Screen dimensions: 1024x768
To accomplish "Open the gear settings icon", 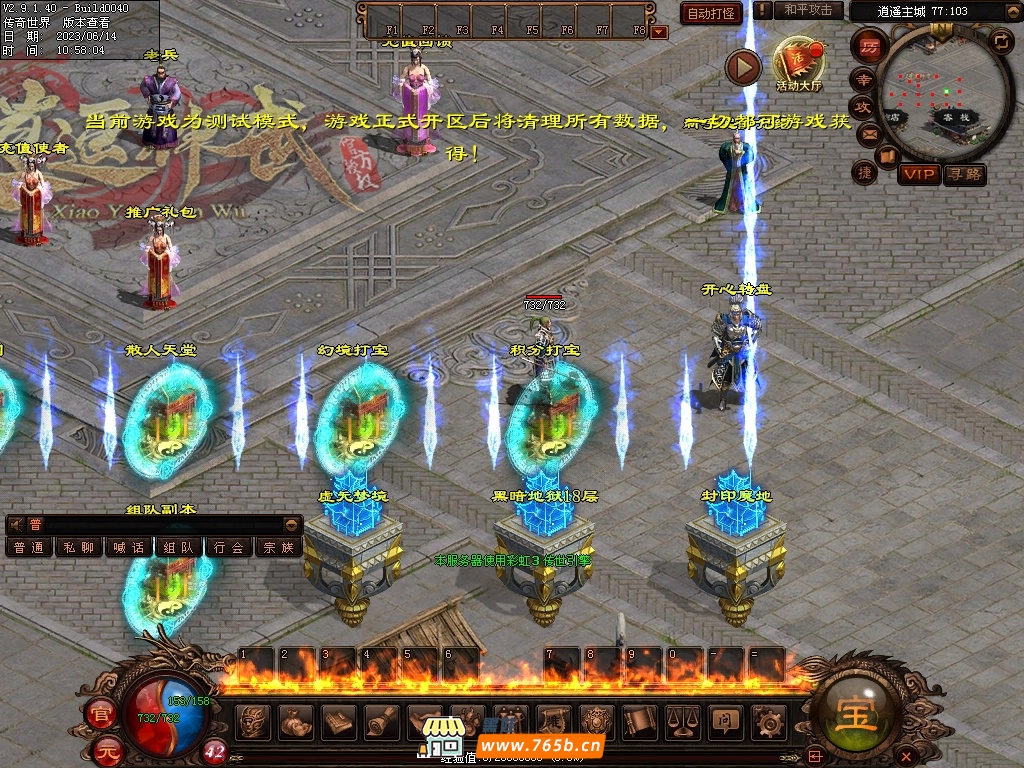I will pos(768,720).
